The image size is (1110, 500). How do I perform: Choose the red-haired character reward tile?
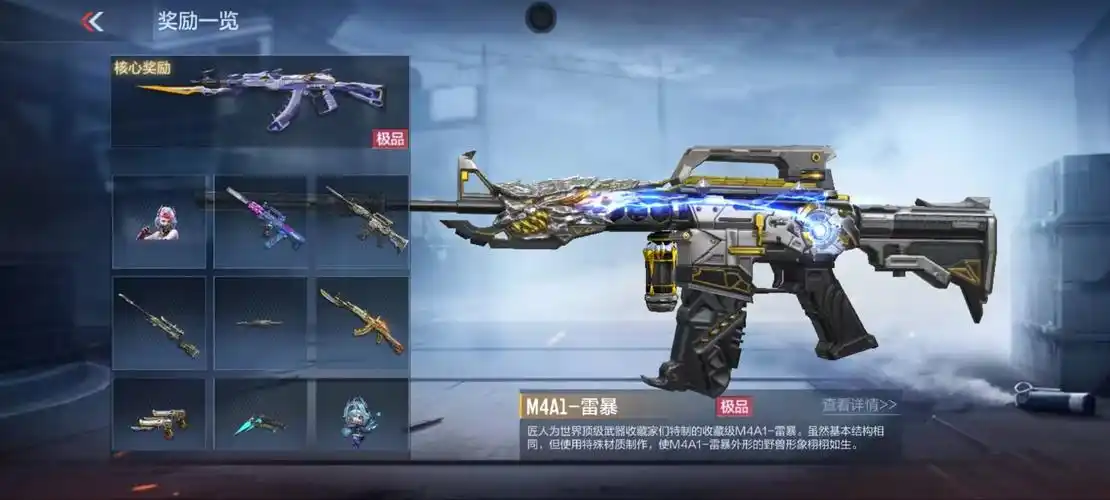[x=159, y=222]
